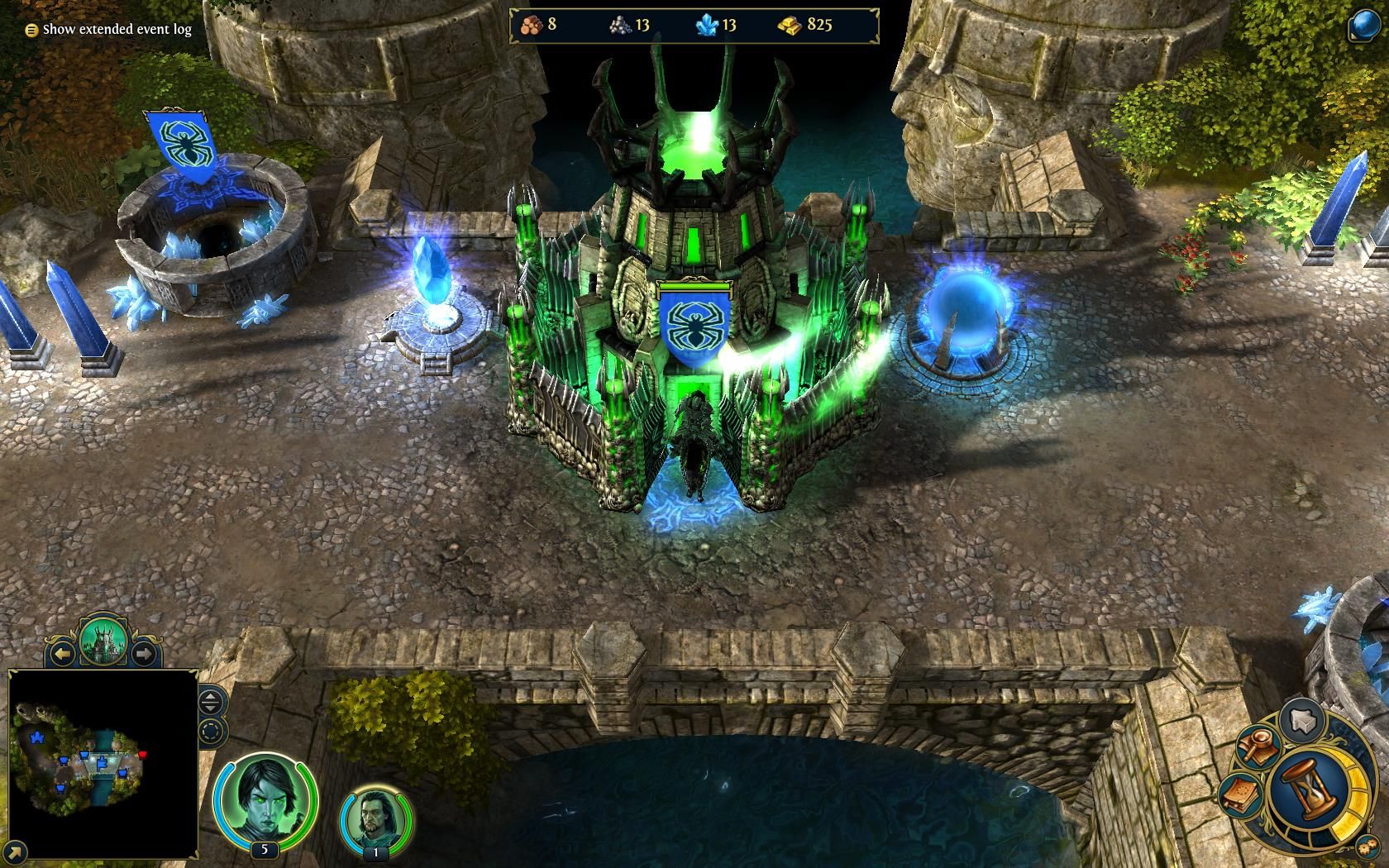Click the grey footstep movement icon
Screen dimensions: 1389x868
[1301, 721]
